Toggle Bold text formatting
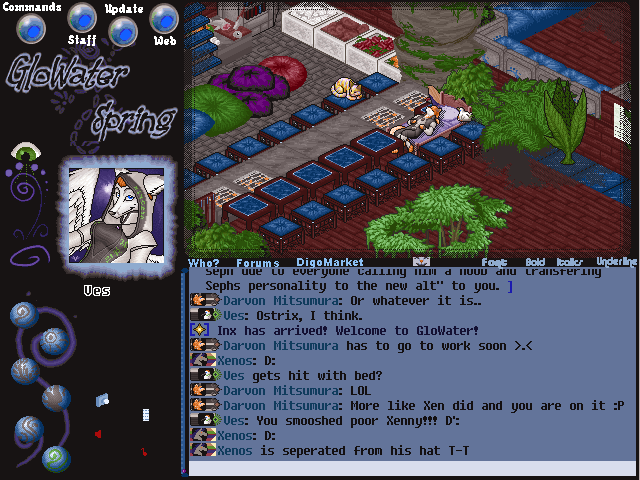This screenshot has height=480, width=640. (x=535, y=262)
